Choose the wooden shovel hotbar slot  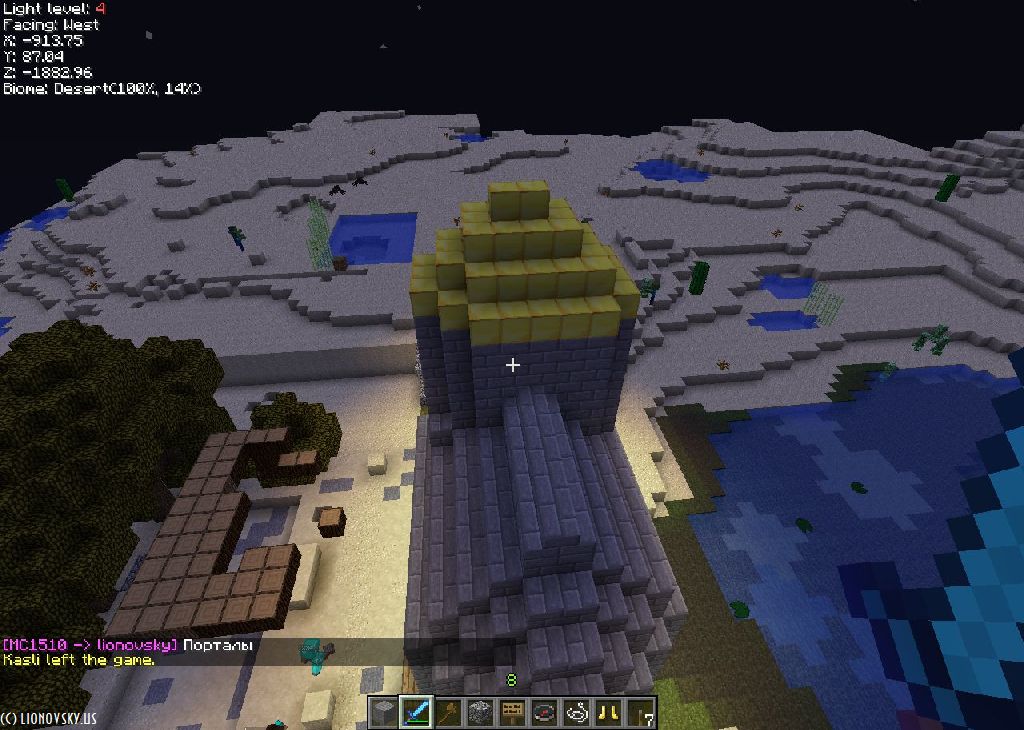click(448, 713)
